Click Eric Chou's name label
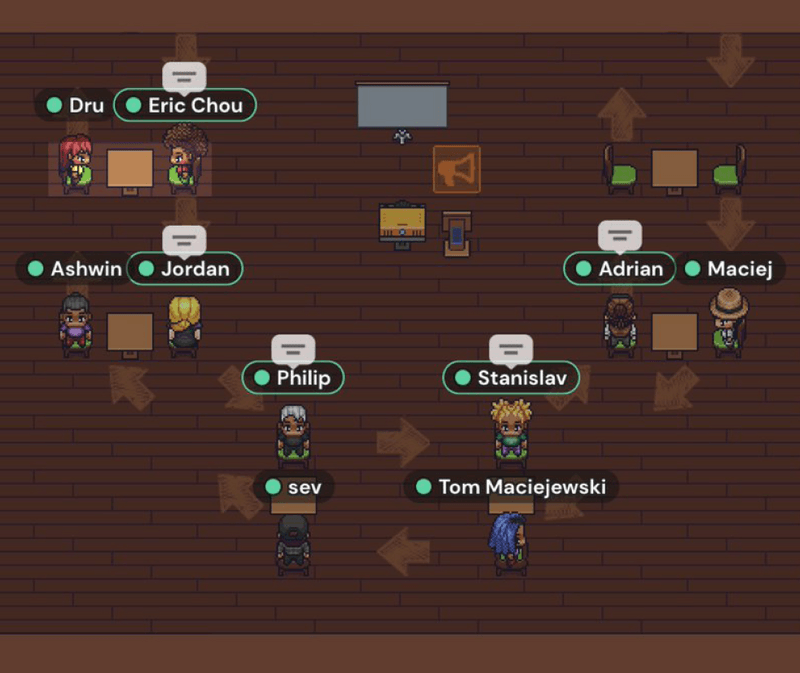This screenshot has height=673, width=800. [x=185, y=105]
